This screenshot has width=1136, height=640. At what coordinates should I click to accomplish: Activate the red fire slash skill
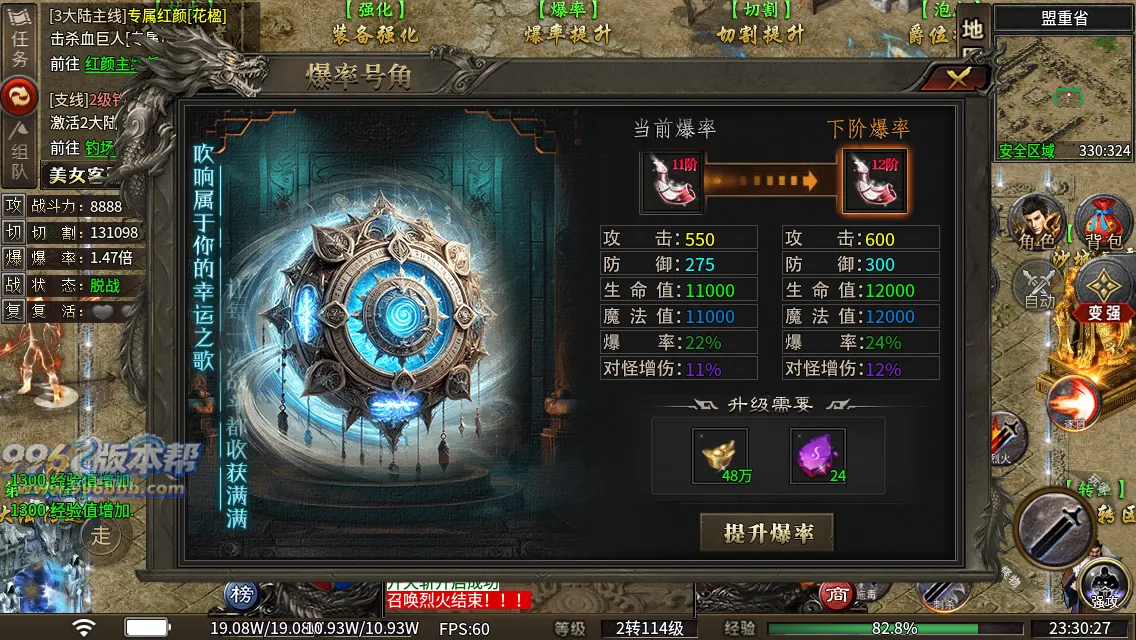pos(1074,402)
